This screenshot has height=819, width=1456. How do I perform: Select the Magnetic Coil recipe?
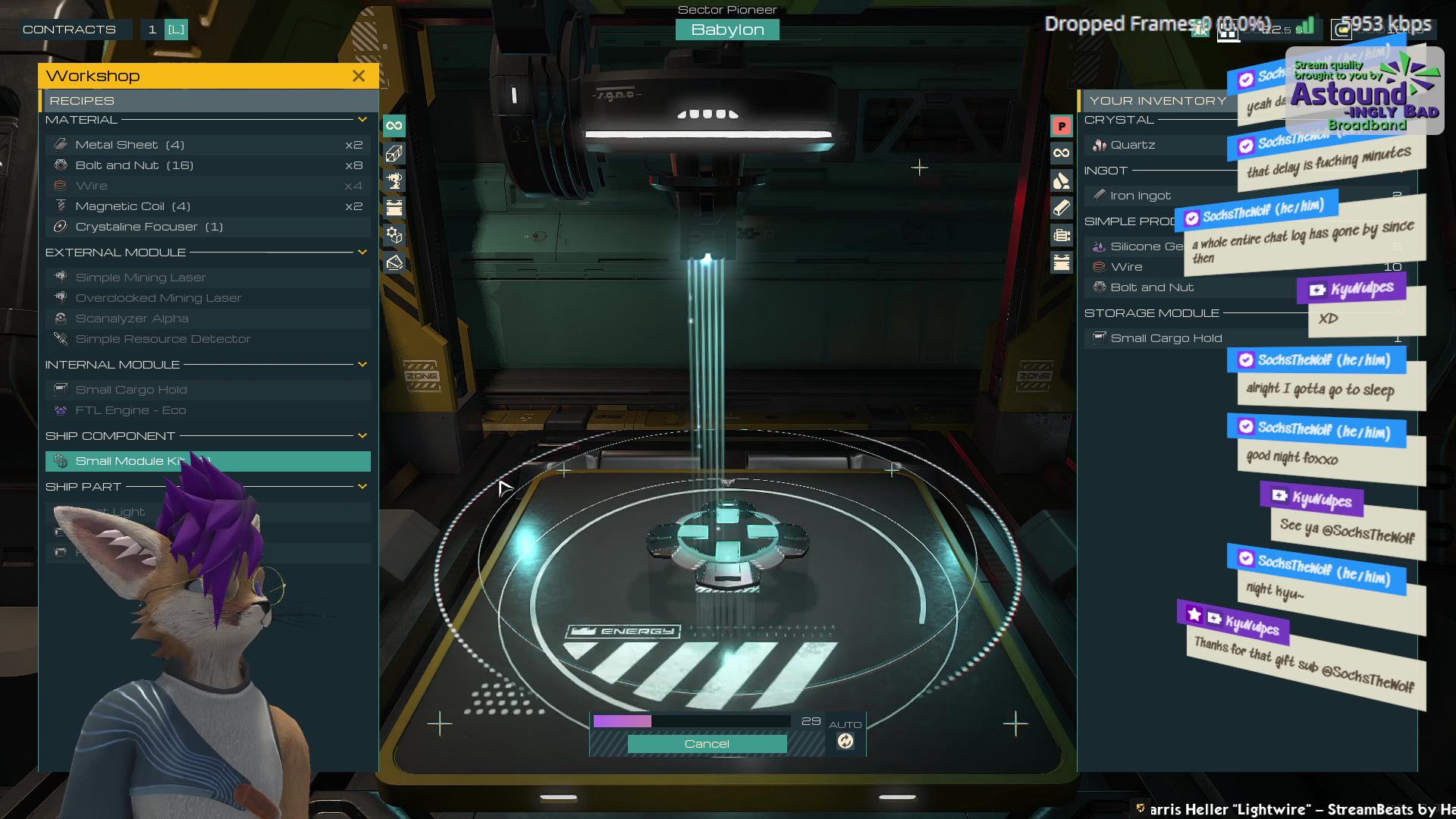click(x=133, y=206)
